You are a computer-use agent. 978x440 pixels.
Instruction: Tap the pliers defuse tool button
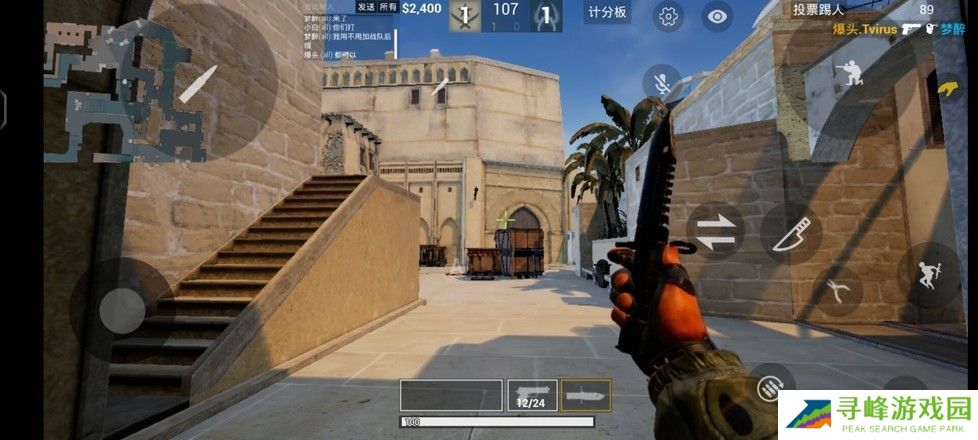pyautogui.click(x=838, y=290)
